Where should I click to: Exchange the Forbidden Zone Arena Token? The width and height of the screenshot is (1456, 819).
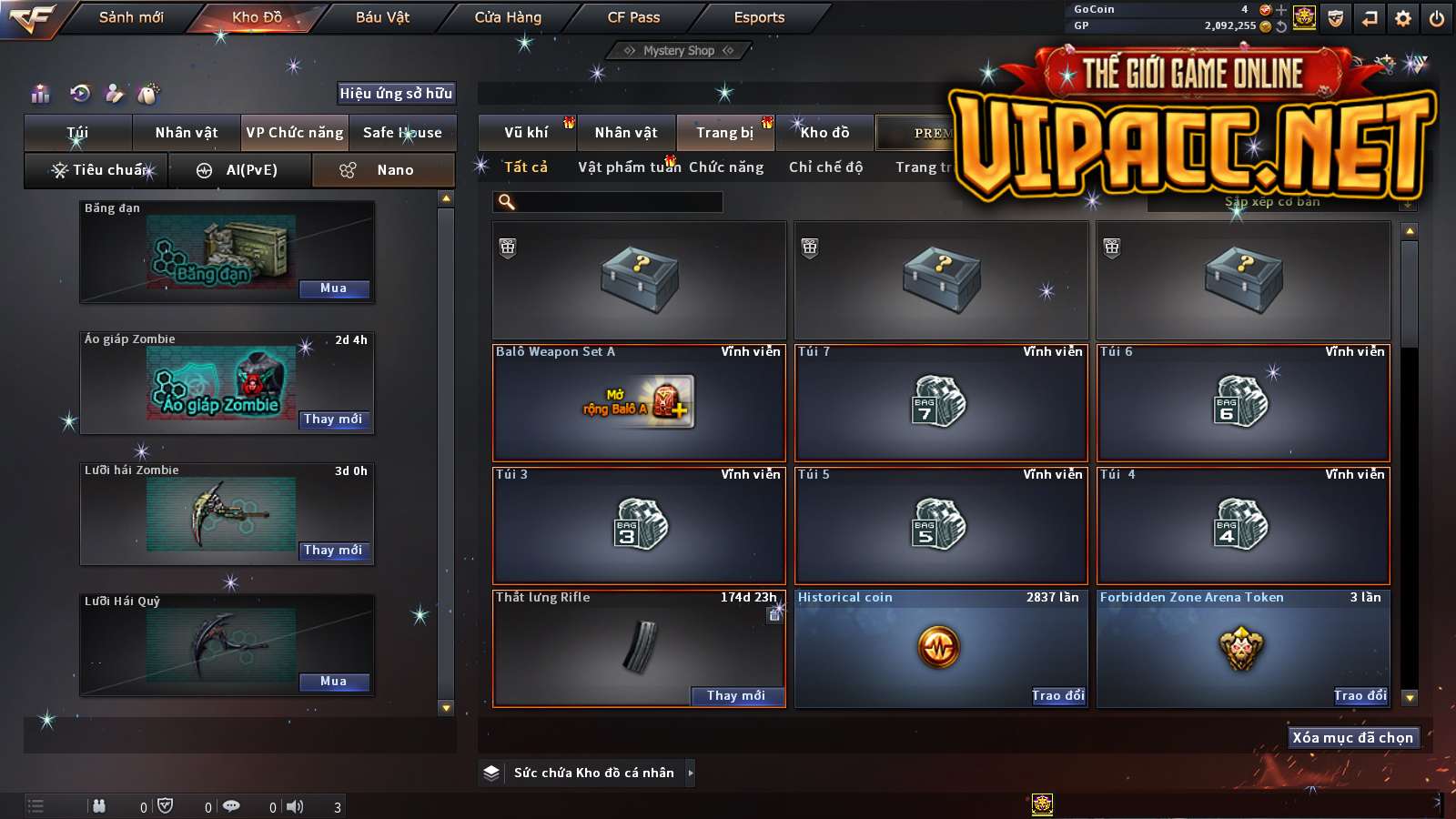click(x=1360, y=696)
